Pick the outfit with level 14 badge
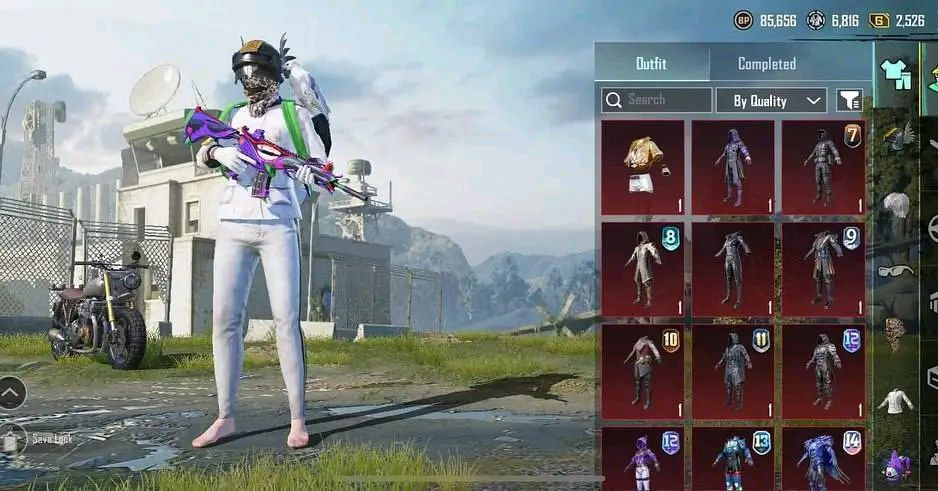This screenshot has width=938, height=491. click(823, 458)
